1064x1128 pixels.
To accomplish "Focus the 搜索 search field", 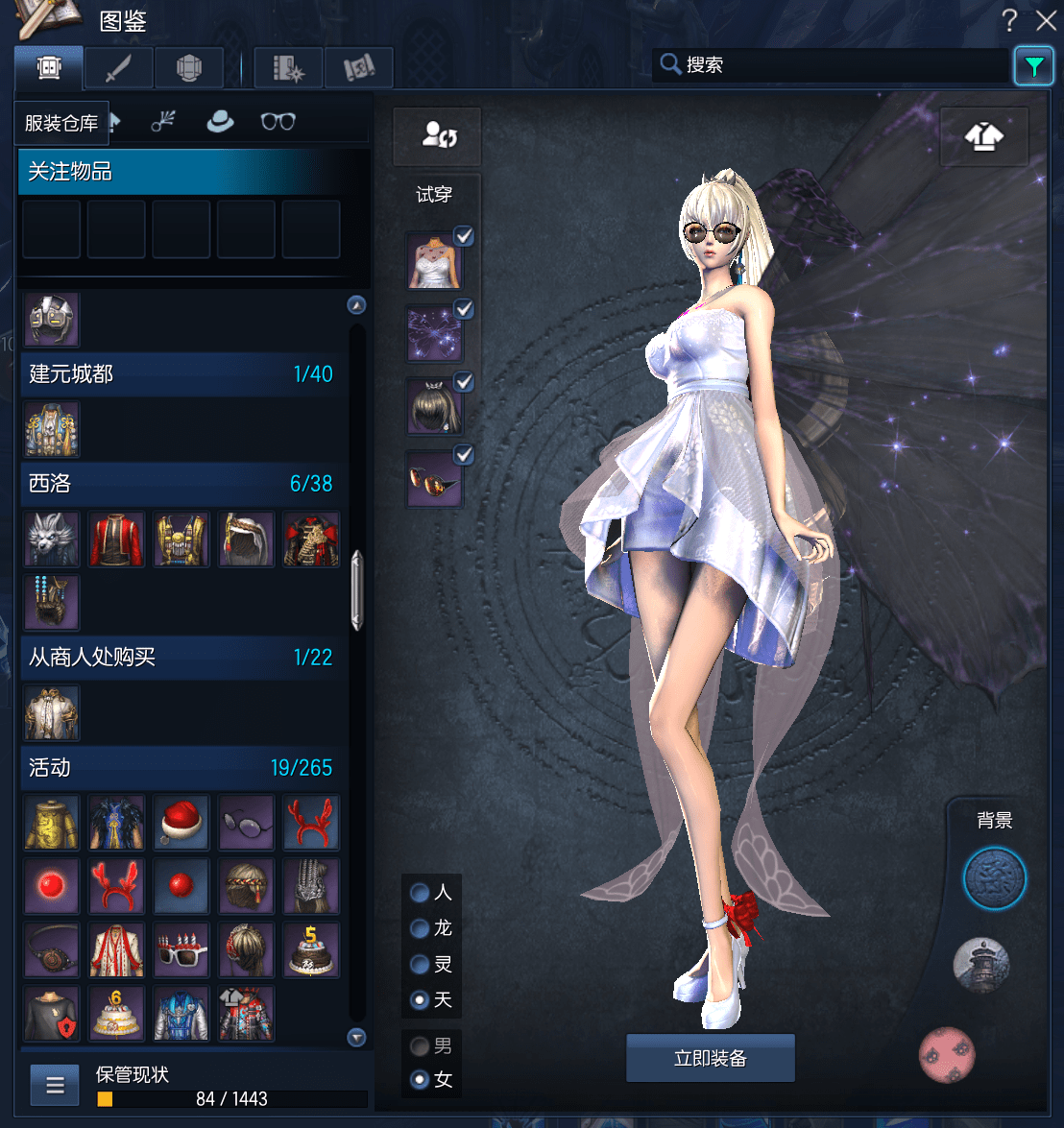I will click(835, 65).
